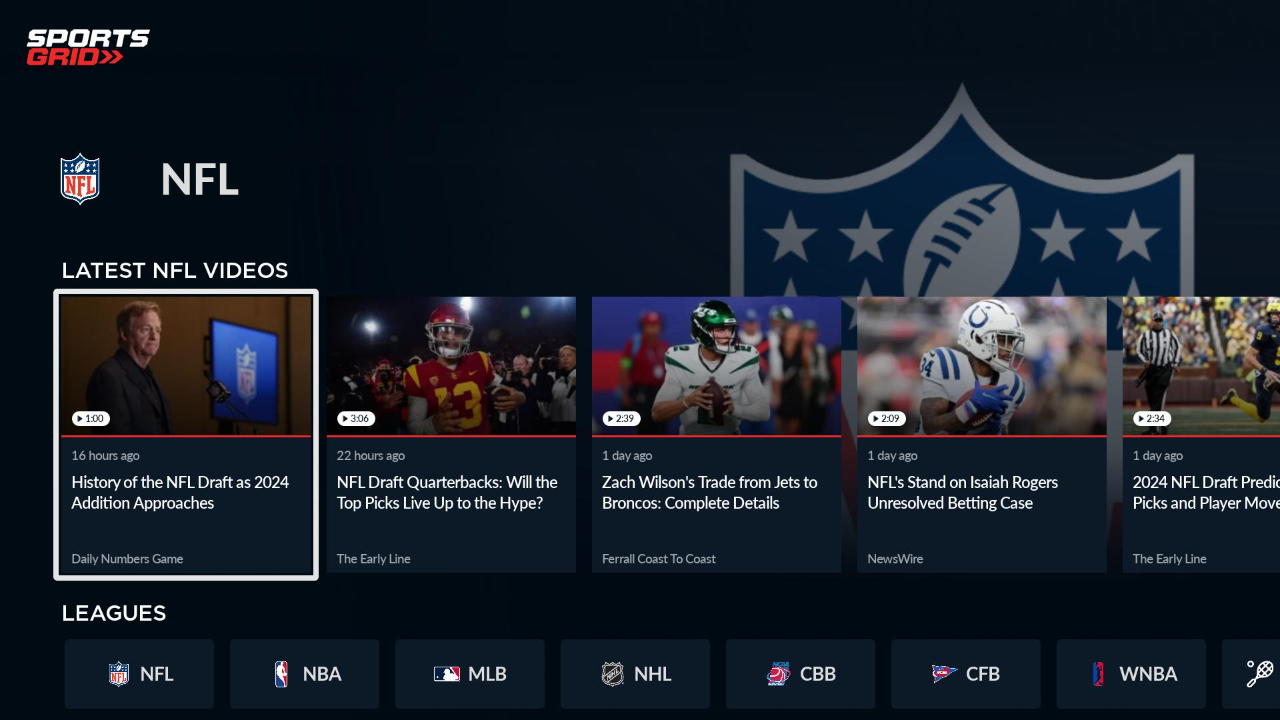1280x720 pixels.
Task: Open 'NFL's Stand on Isaiah Rogers' story
Action: click(962, 492)
